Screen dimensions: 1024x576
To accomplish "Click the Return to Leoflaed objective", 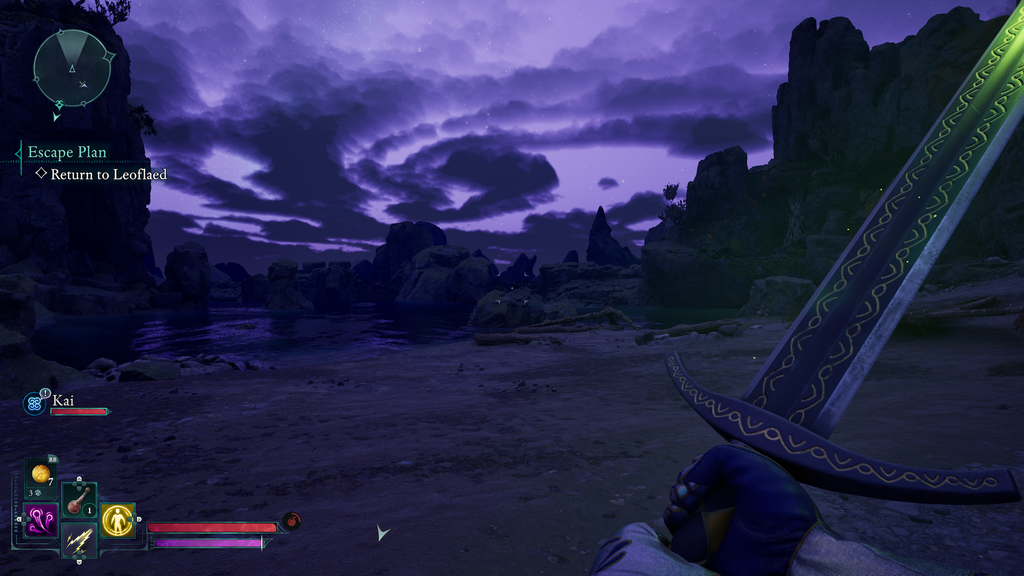I will coord(108,174).
